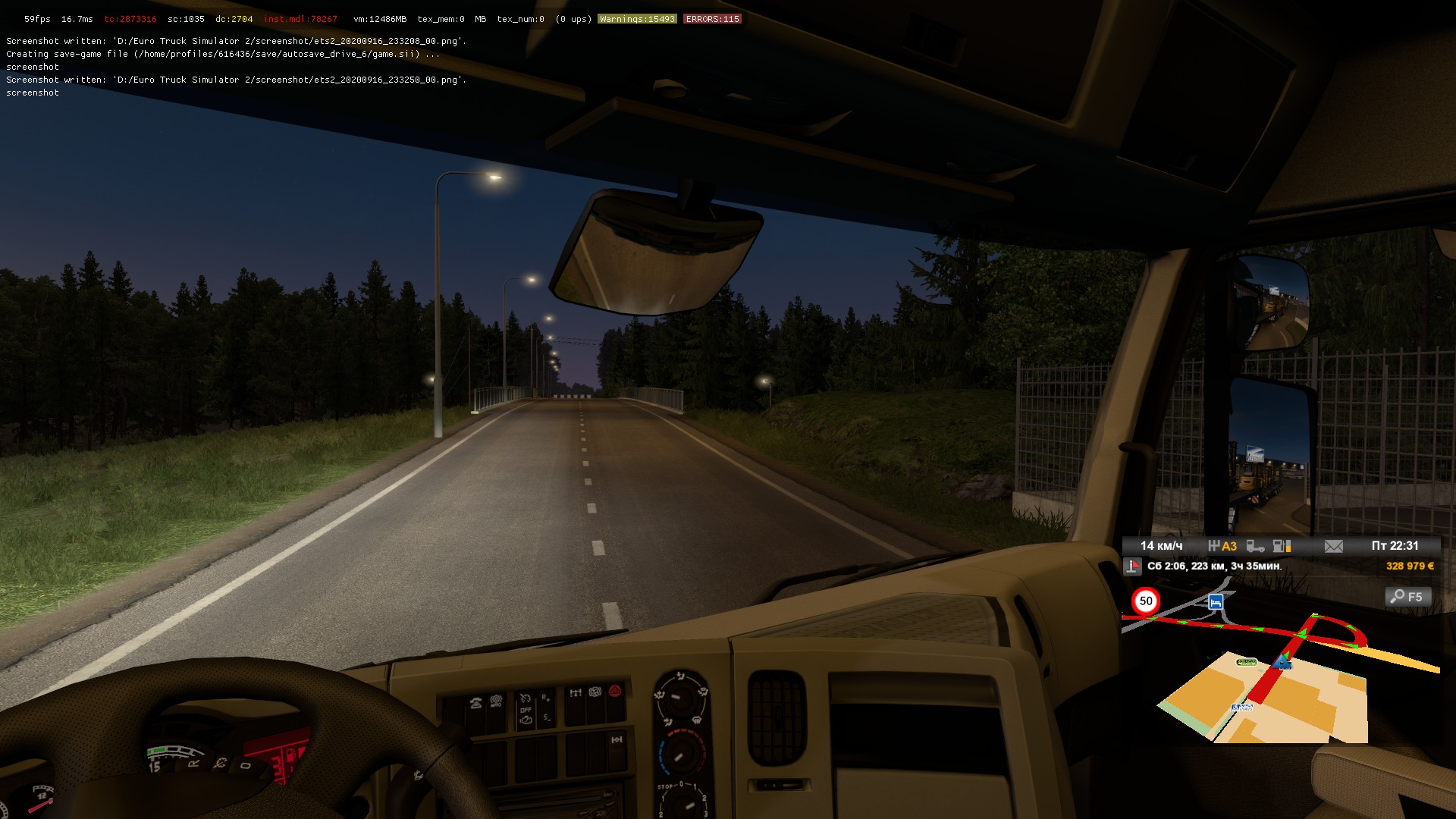
Task: Click the fuel pump indicator icon
Action: (x=1282, y=546)
